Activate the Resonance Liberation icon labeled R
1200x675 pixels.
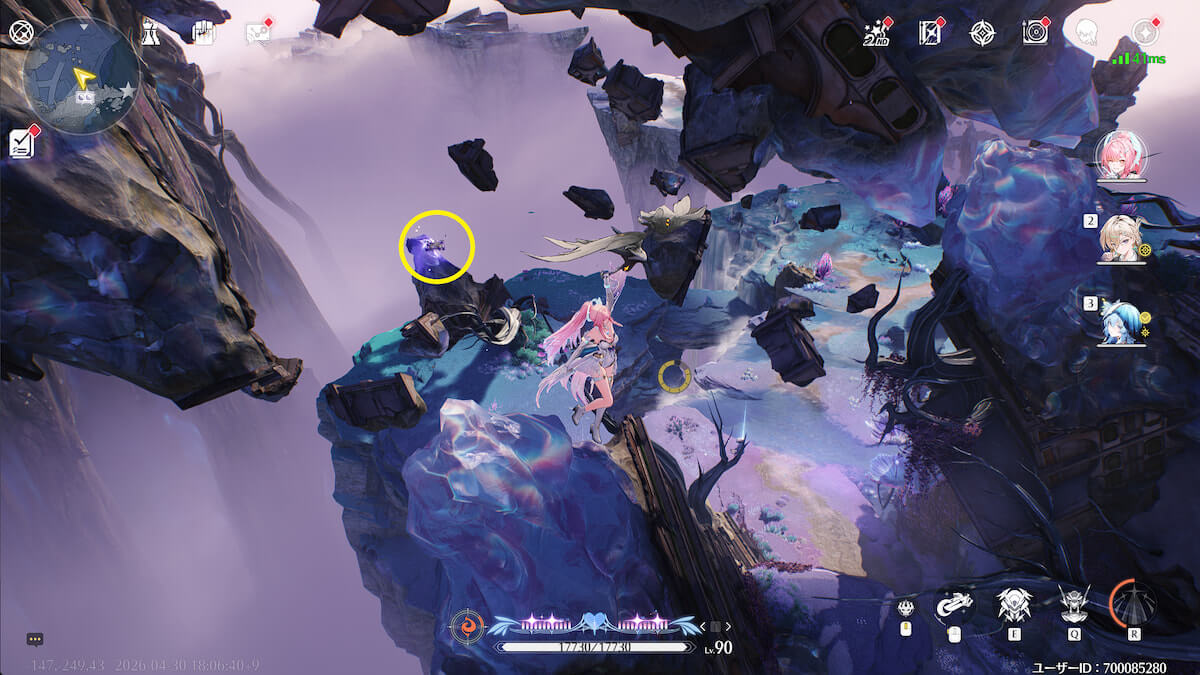(1133, 603)
